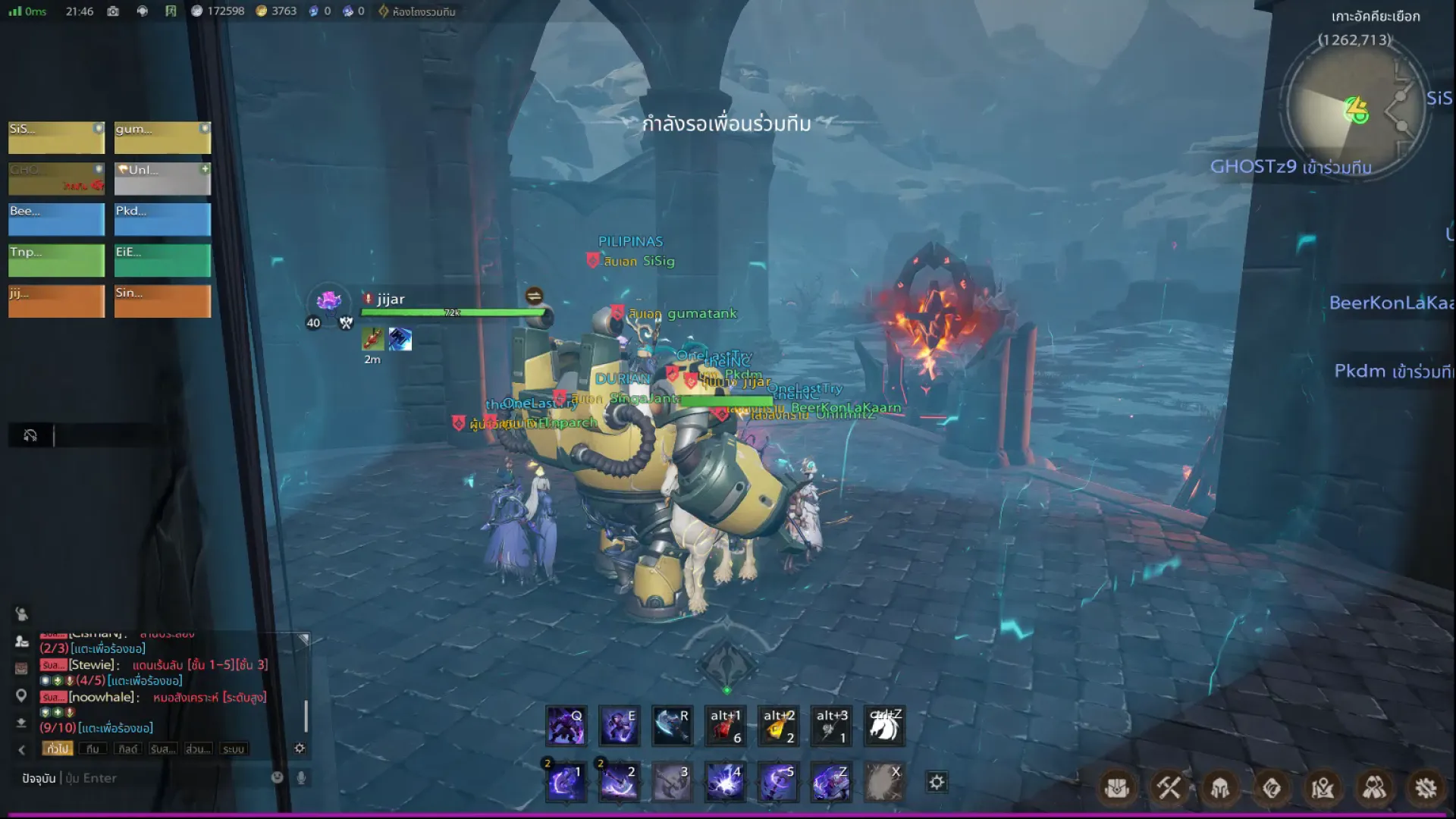Open the backpack inventory icon
1456x819 pixels.
1117,788
